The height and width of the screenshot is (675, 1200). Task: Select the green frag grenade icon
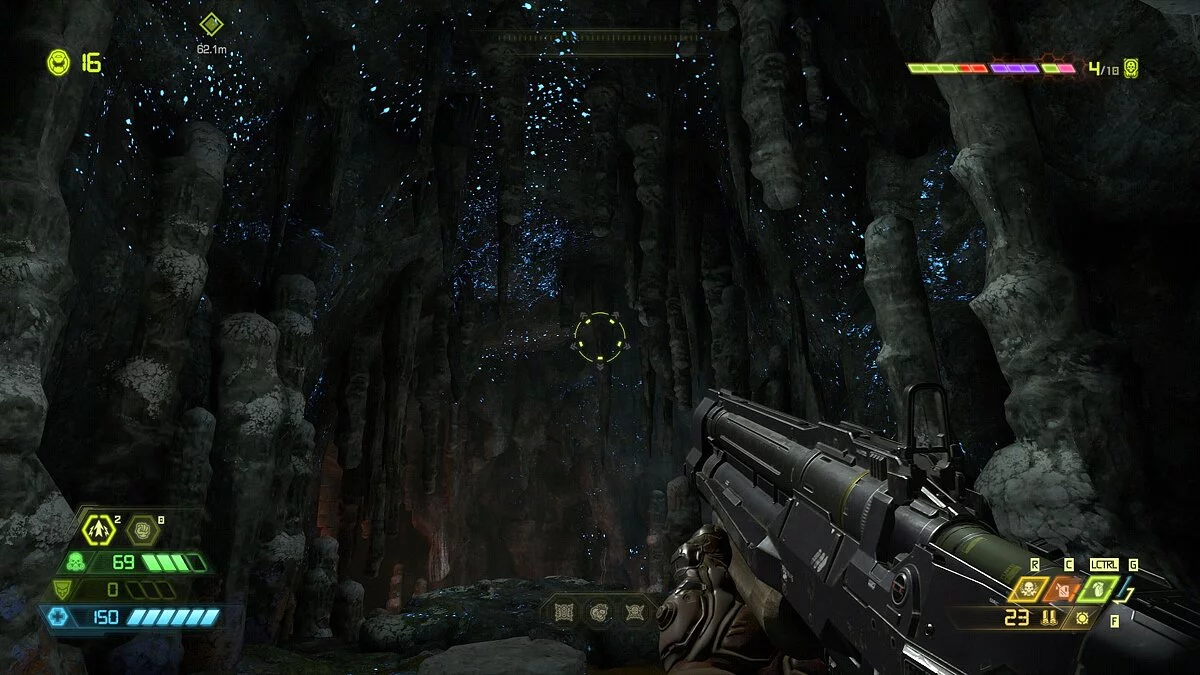coord(1098,589)
